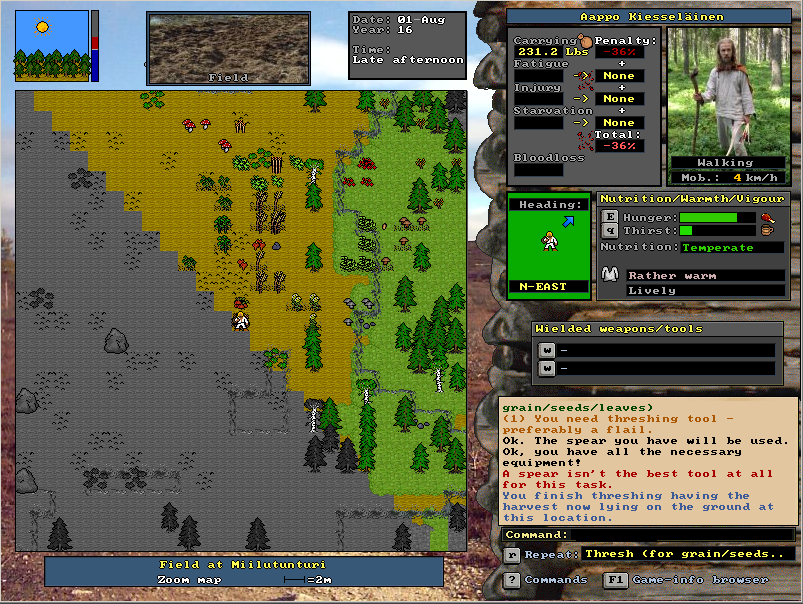Click the Thirst q button

[x=610, y=231]
